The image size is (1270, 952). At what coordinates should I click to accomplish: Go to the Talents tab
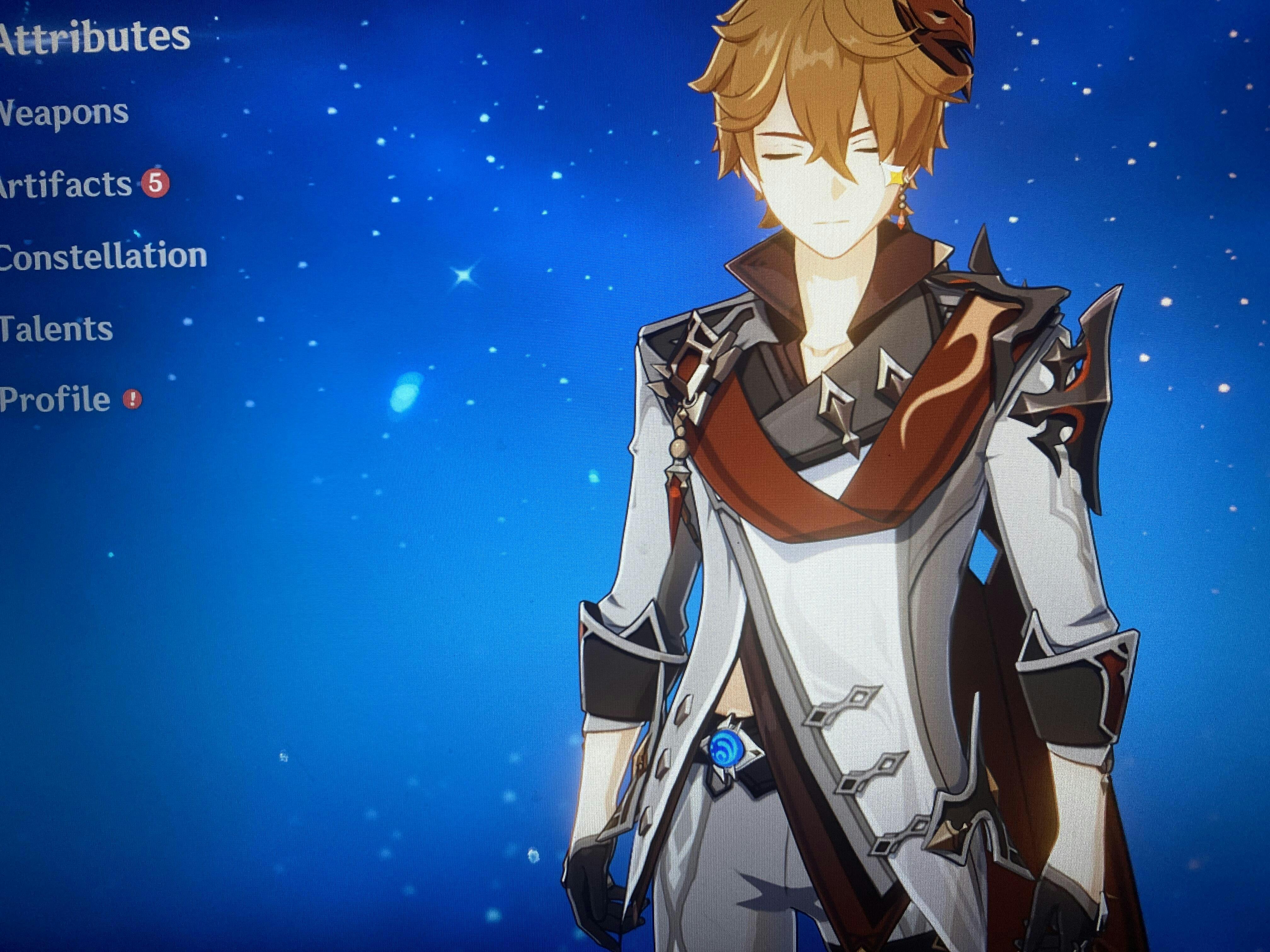click(x=56, y=329)
